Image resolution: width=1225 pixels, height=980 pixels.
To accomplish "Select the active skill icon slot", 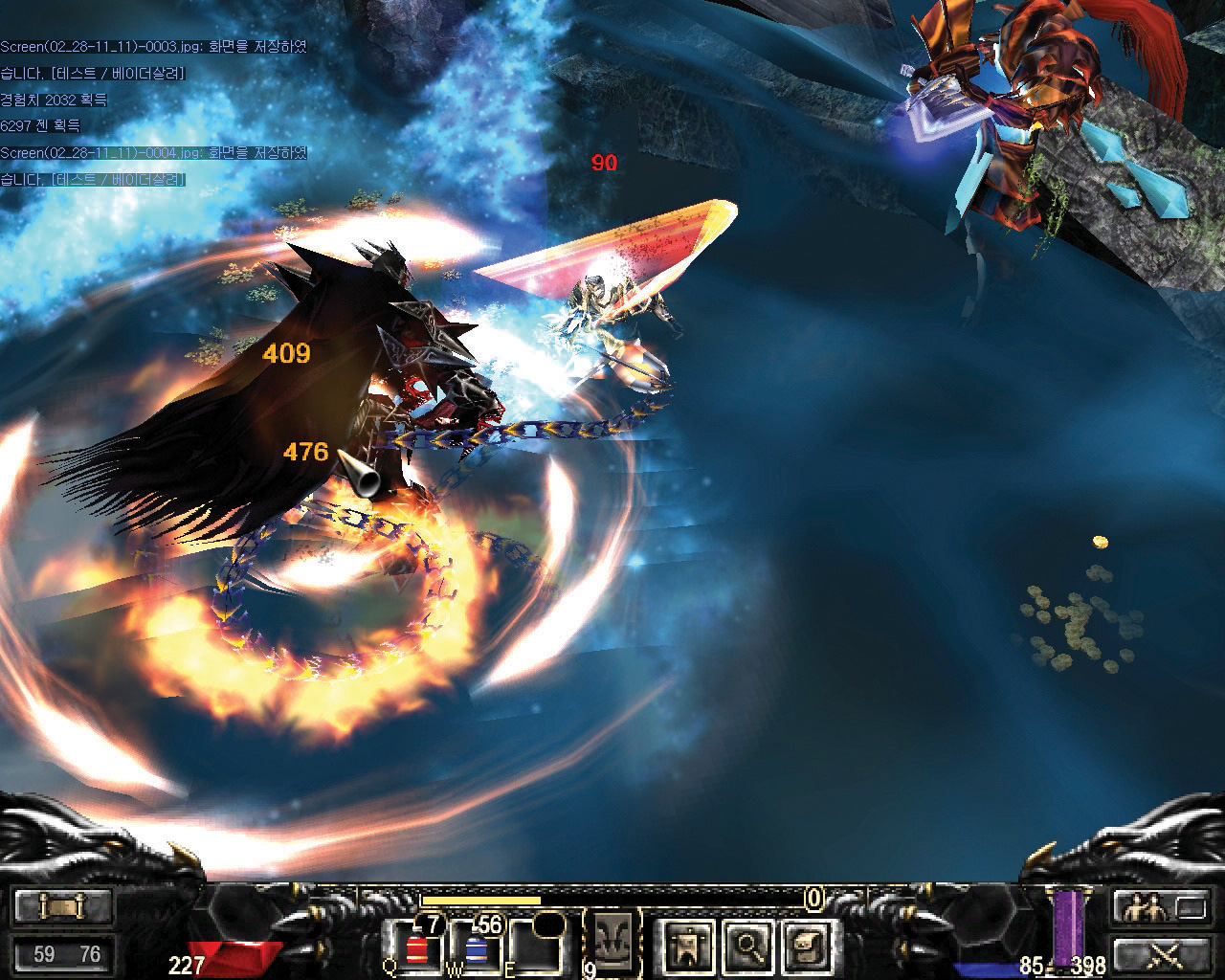I will coord(612,941).
